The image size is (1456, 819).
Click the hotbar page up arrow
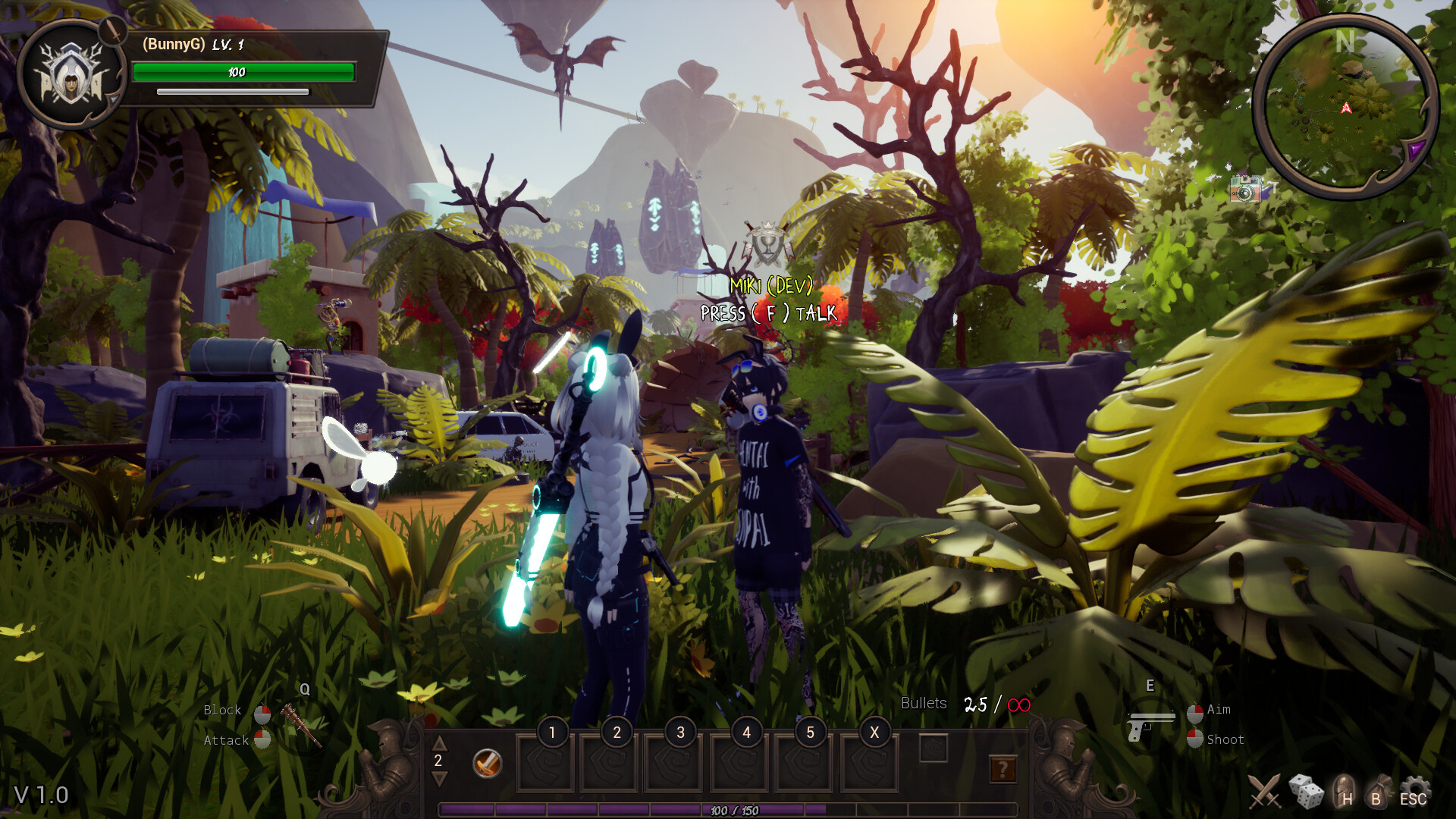pyautogui.click(x=439, y=742)
